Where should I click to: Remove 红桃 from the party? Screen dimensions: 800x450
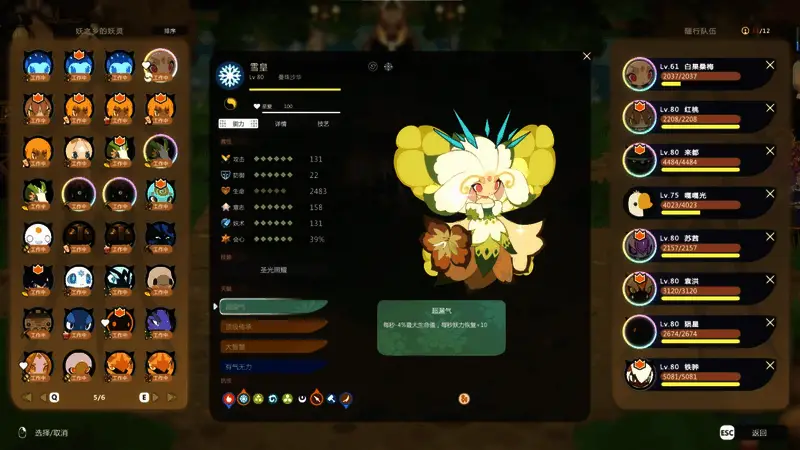tap(770, 108)
